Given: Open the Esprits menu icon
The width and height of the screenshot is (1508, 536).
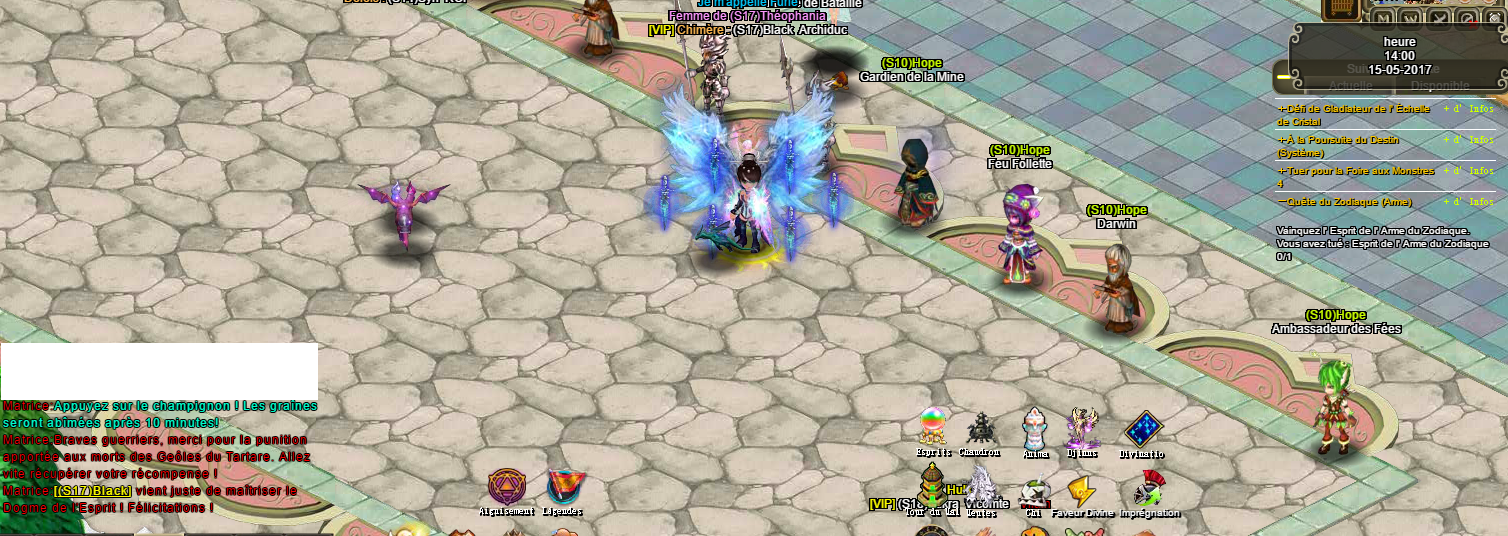Looking at the screenshot, I should (933, 429).
